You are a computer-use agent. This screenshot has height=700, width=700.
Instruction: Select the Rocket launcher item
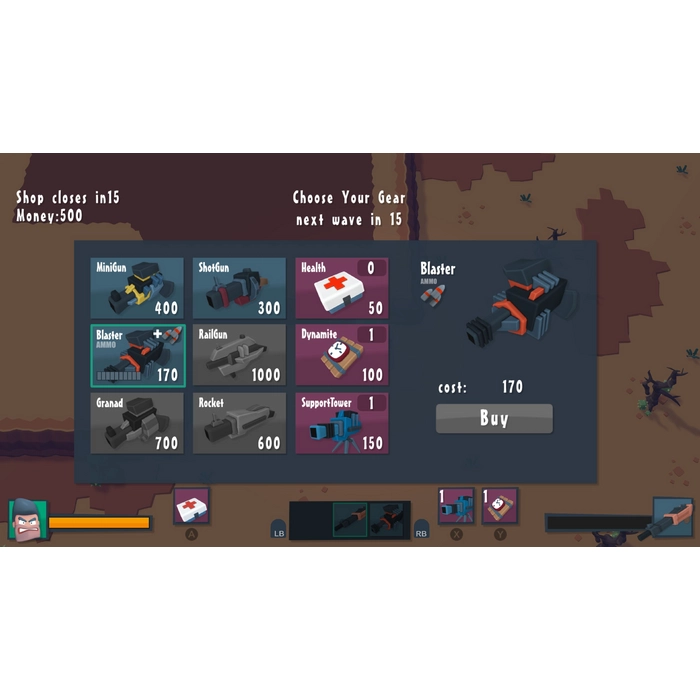239,422
